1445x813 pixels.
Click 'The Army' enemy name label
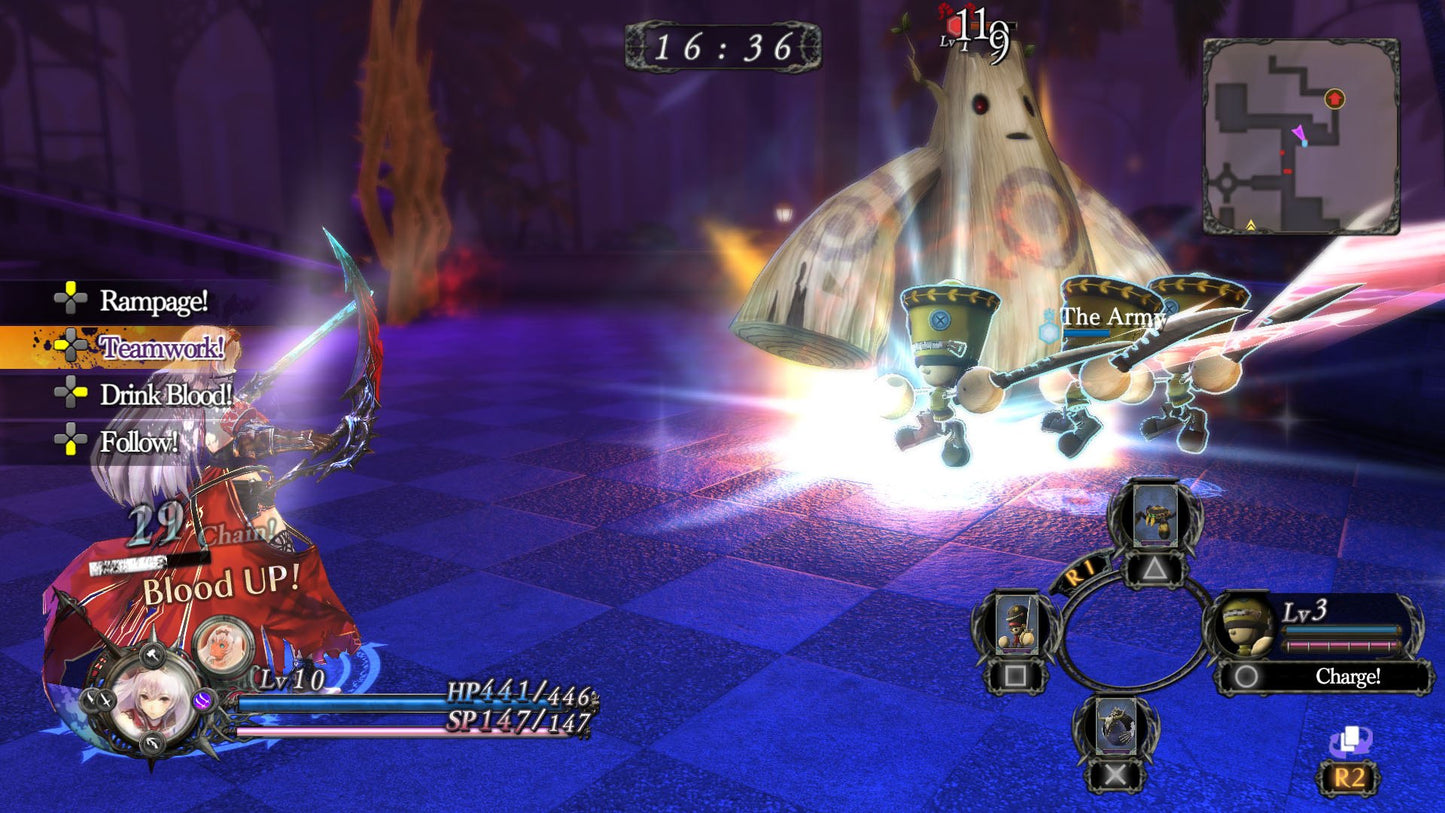pyautogui.click(x=1113, y=317)
